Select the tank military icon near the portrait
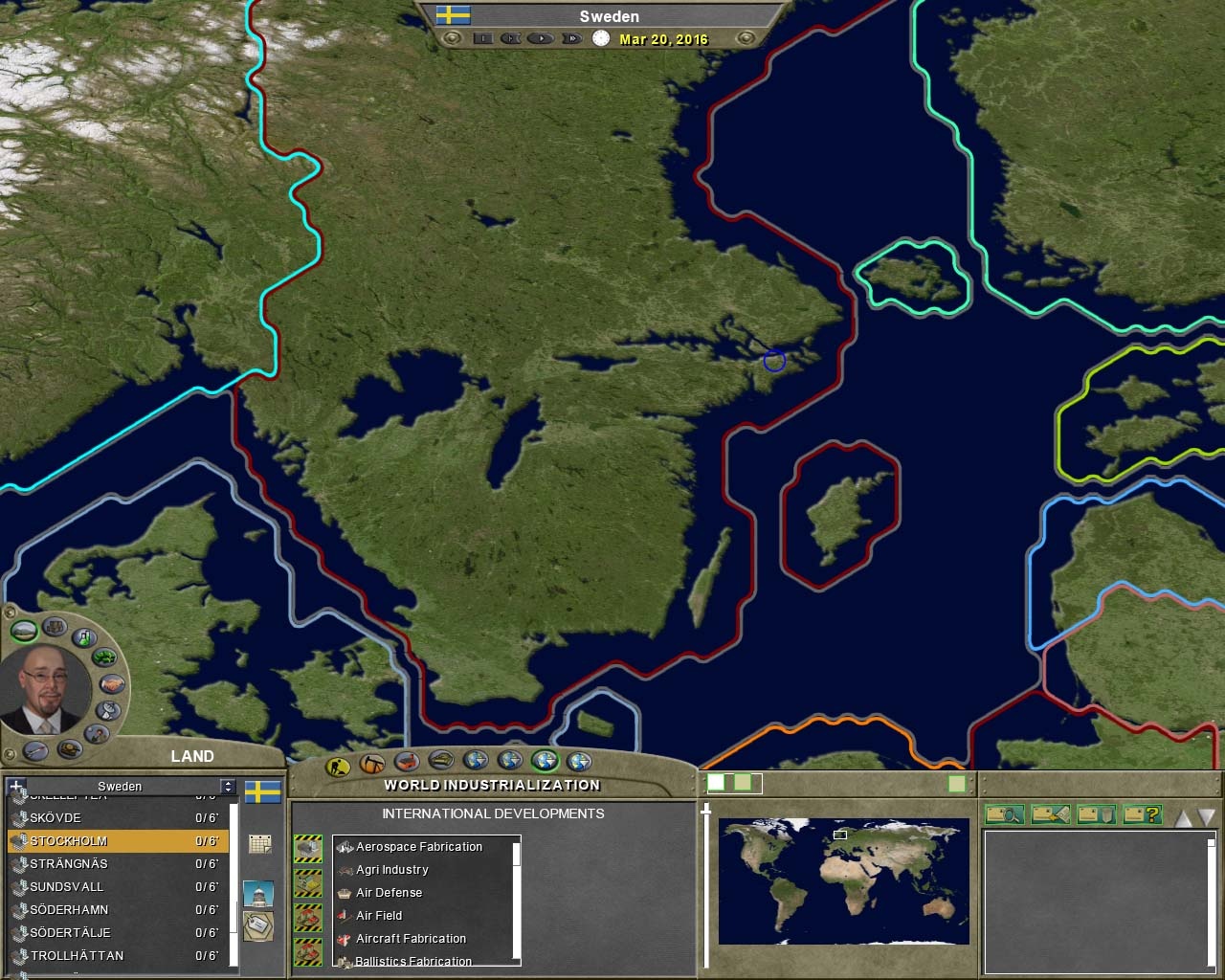 tap(69, 747)
